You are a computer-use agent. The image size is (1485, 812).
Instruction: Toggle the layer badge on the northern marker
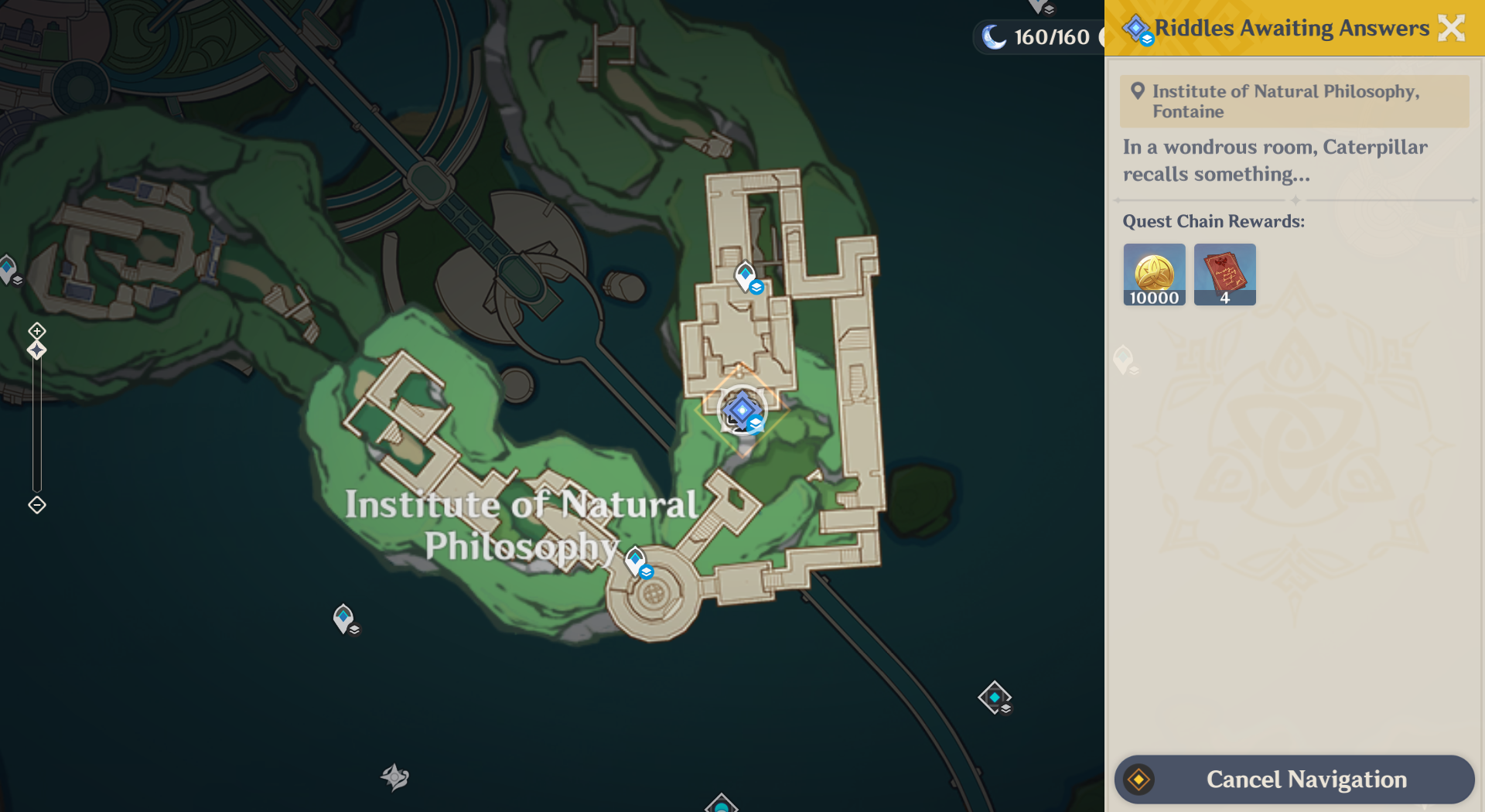[756, 286]
